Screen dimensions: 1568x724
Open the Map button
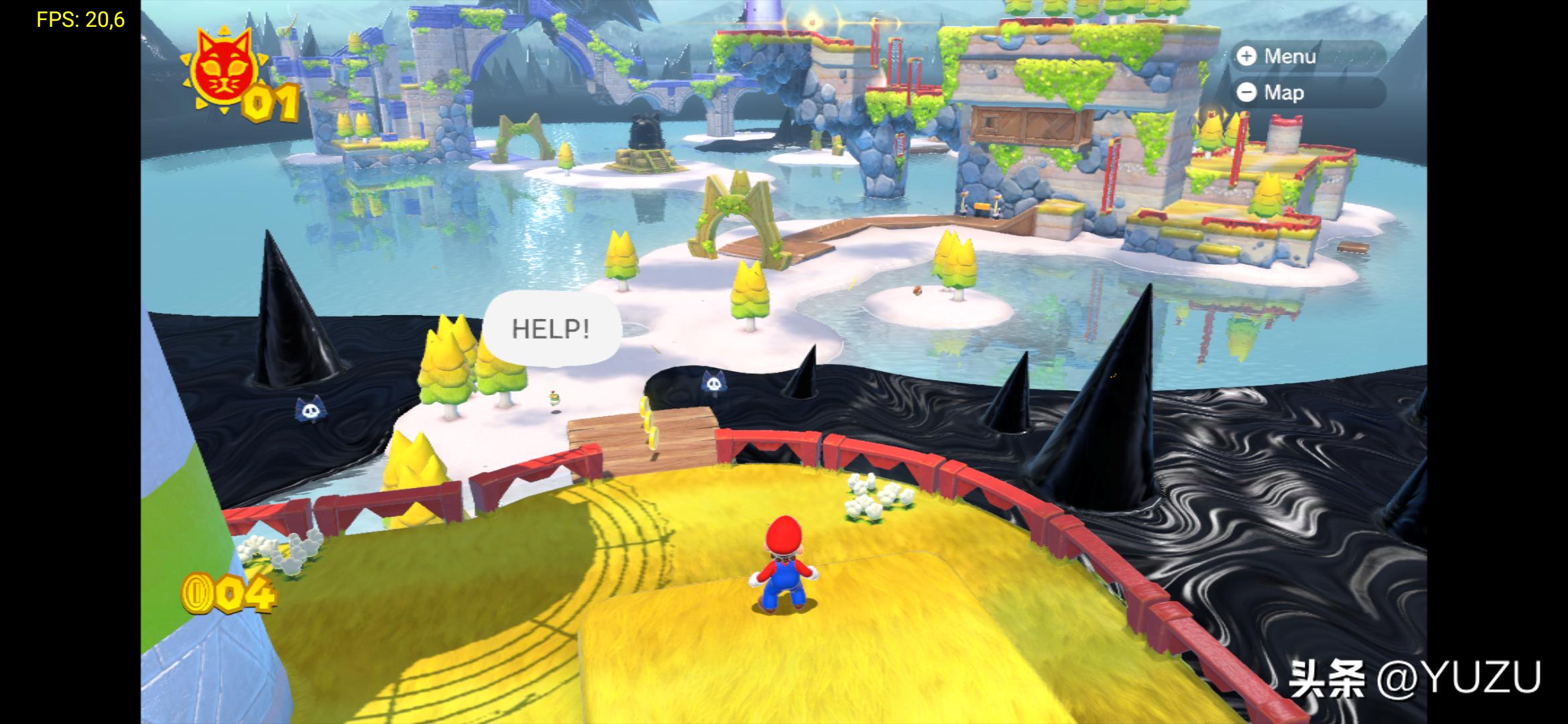(1305, 93)
